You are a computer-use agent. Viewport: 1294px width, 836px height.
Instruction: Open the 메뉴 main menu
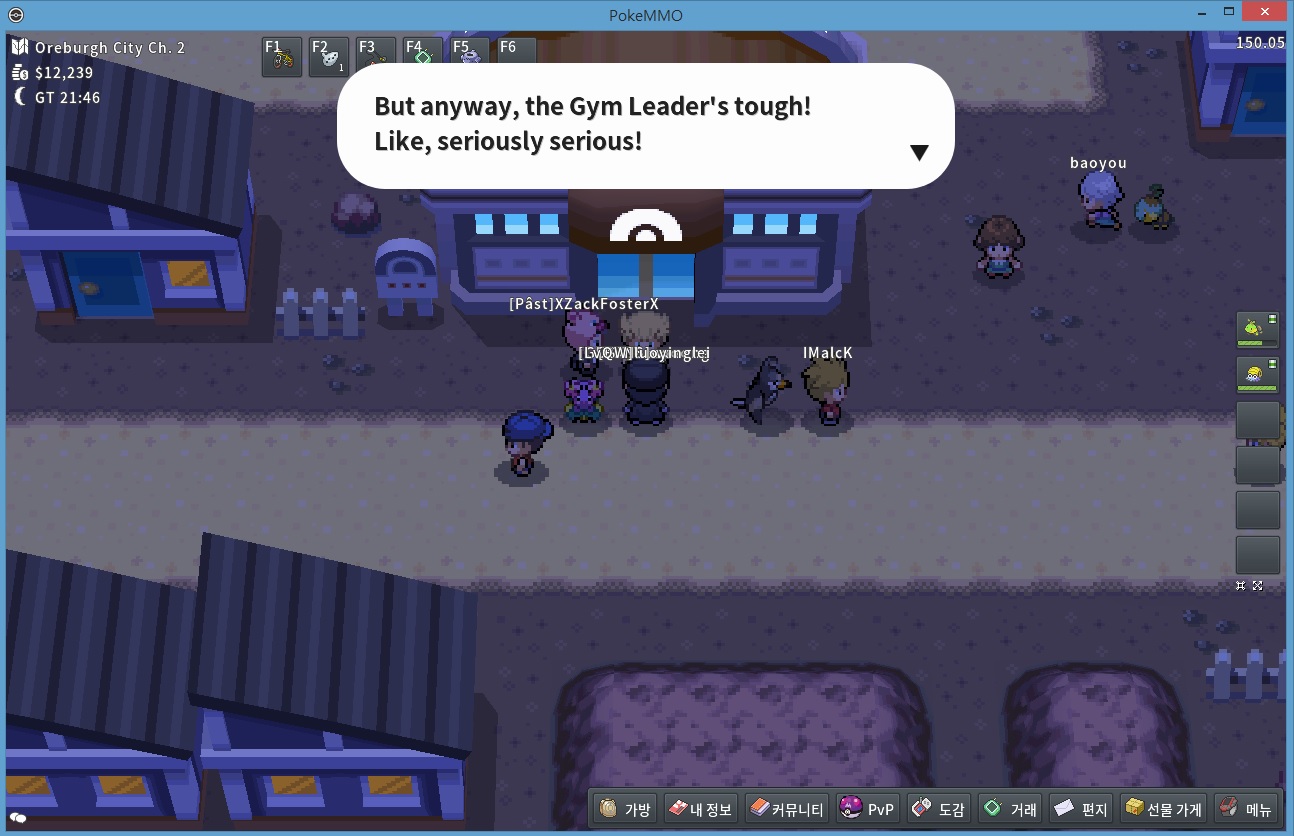point(1245,809)
